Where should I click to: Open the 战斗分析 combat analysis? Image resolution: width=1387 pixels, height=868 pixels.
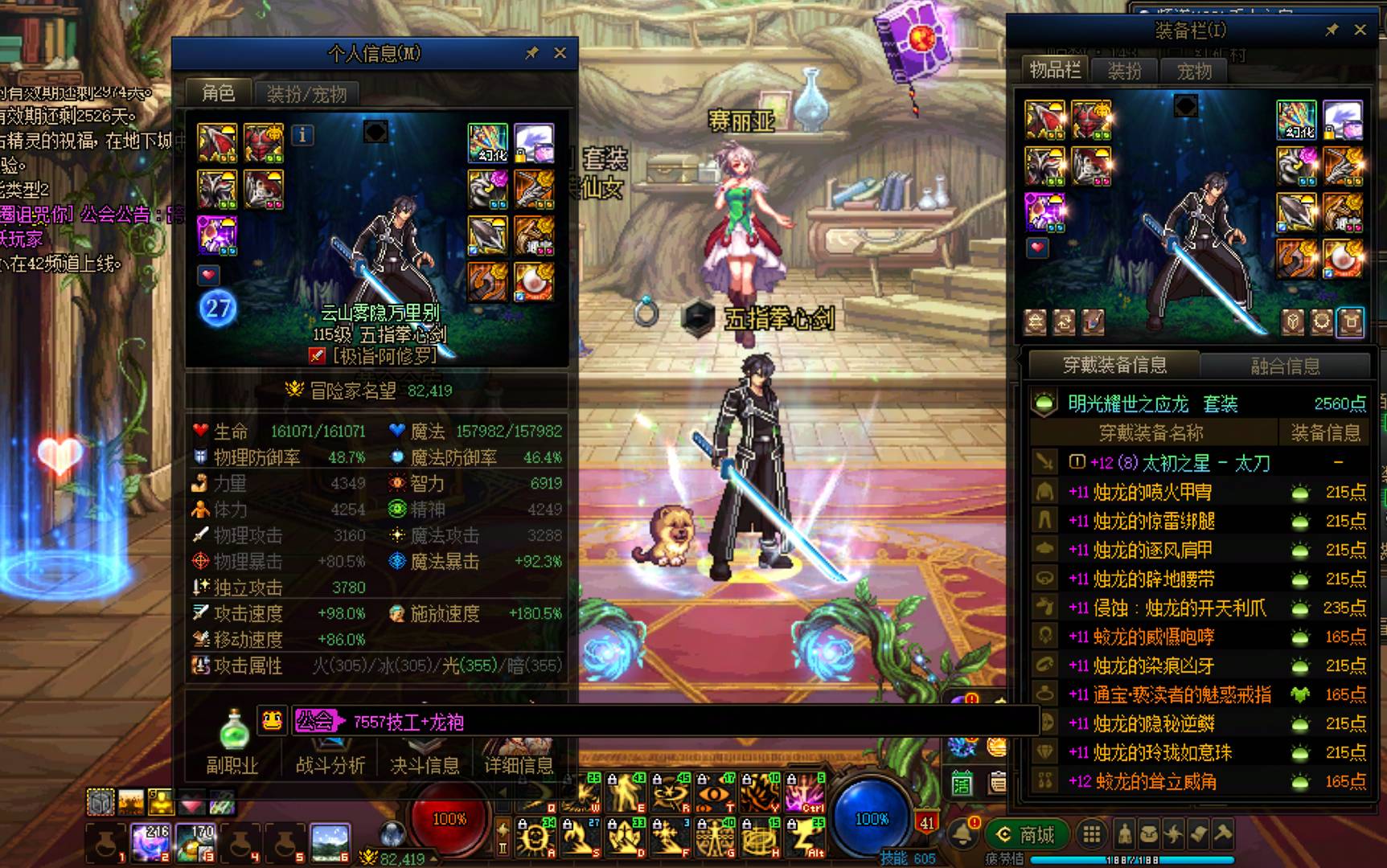(330, 764)
